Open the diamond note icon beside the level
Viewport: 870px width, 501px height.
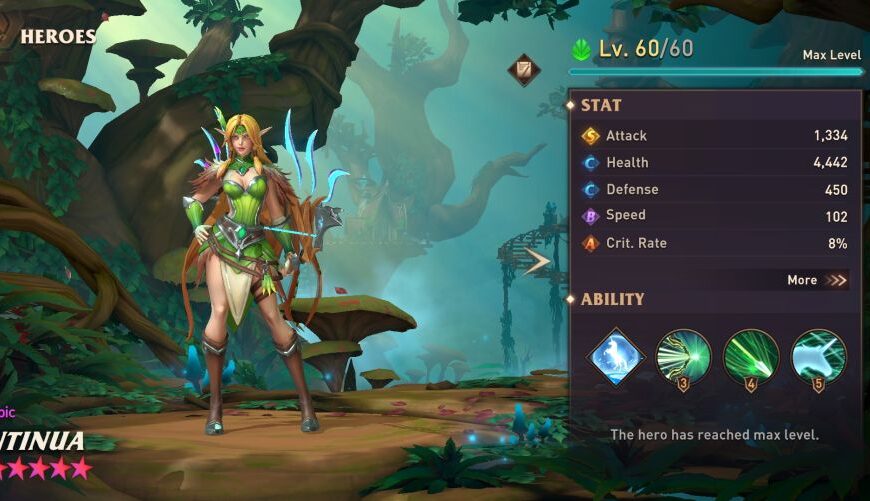(523, 69)
